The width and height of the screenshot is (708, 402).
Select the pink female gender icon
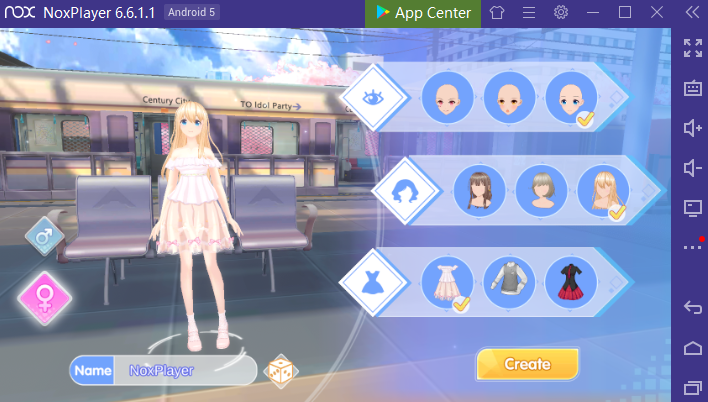point(44,297)
